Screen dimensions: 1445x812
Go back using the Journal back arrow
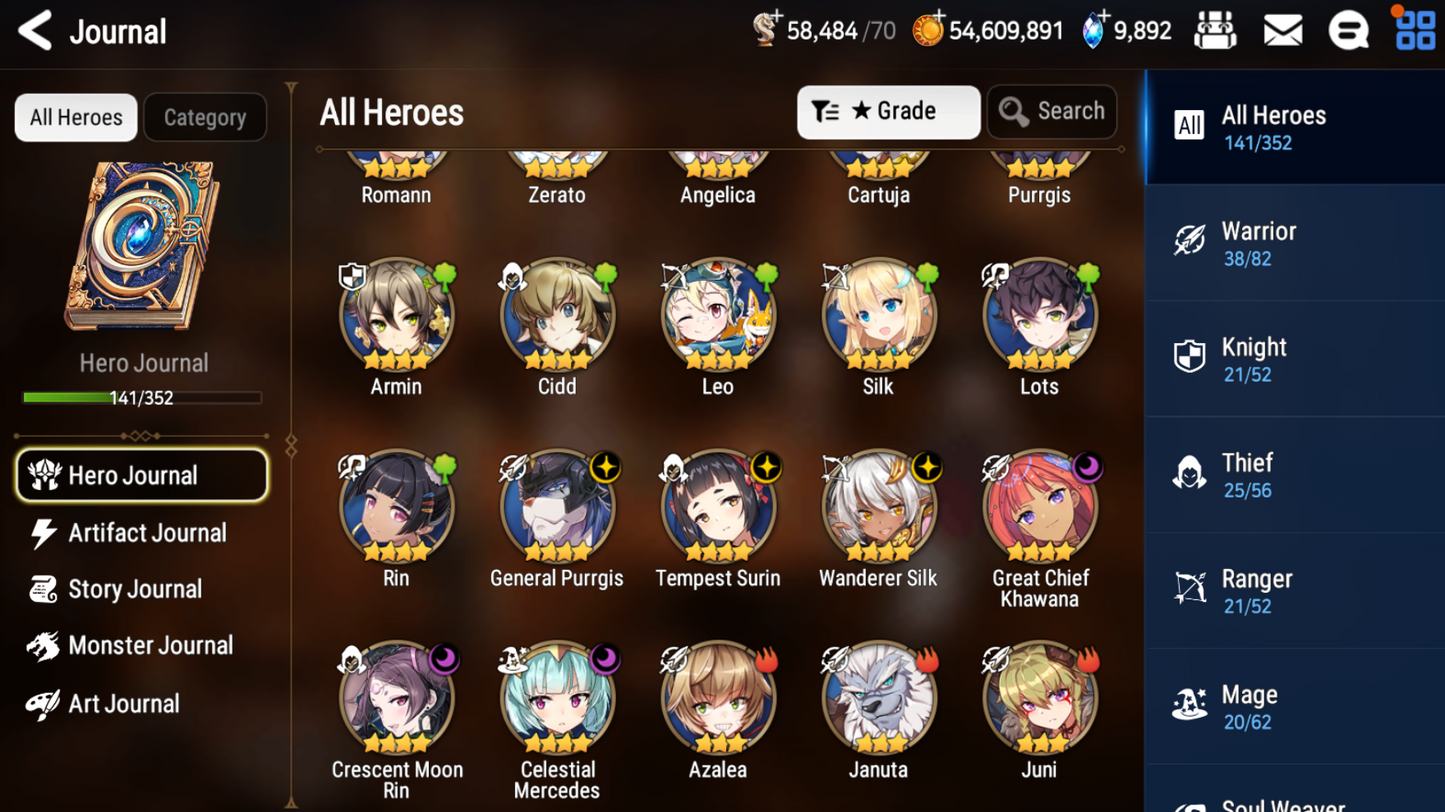pos(35,31)
